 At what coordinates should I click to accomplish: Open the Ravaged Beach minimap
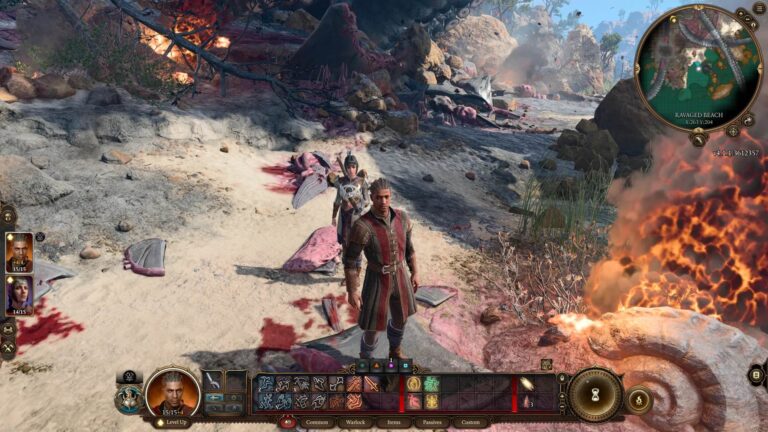(698, 66)
